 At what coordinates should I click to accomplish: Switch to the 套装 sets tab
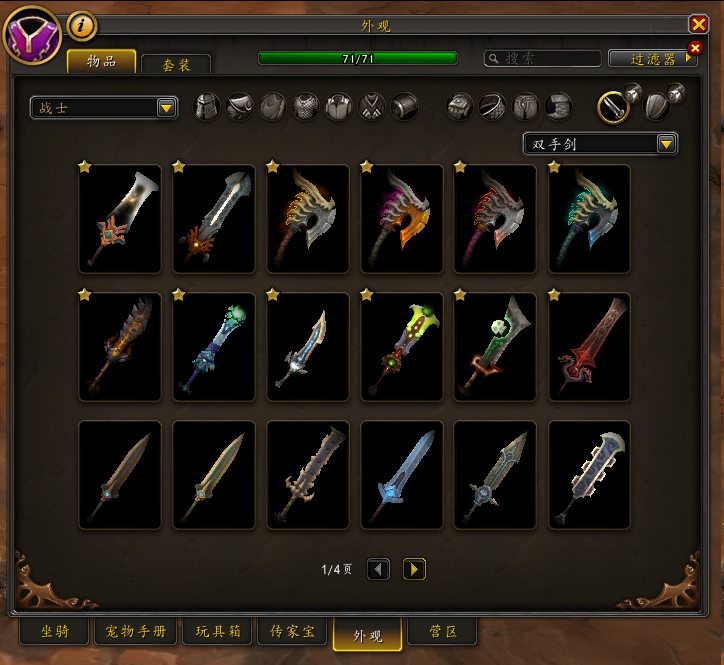coord(176,63)
